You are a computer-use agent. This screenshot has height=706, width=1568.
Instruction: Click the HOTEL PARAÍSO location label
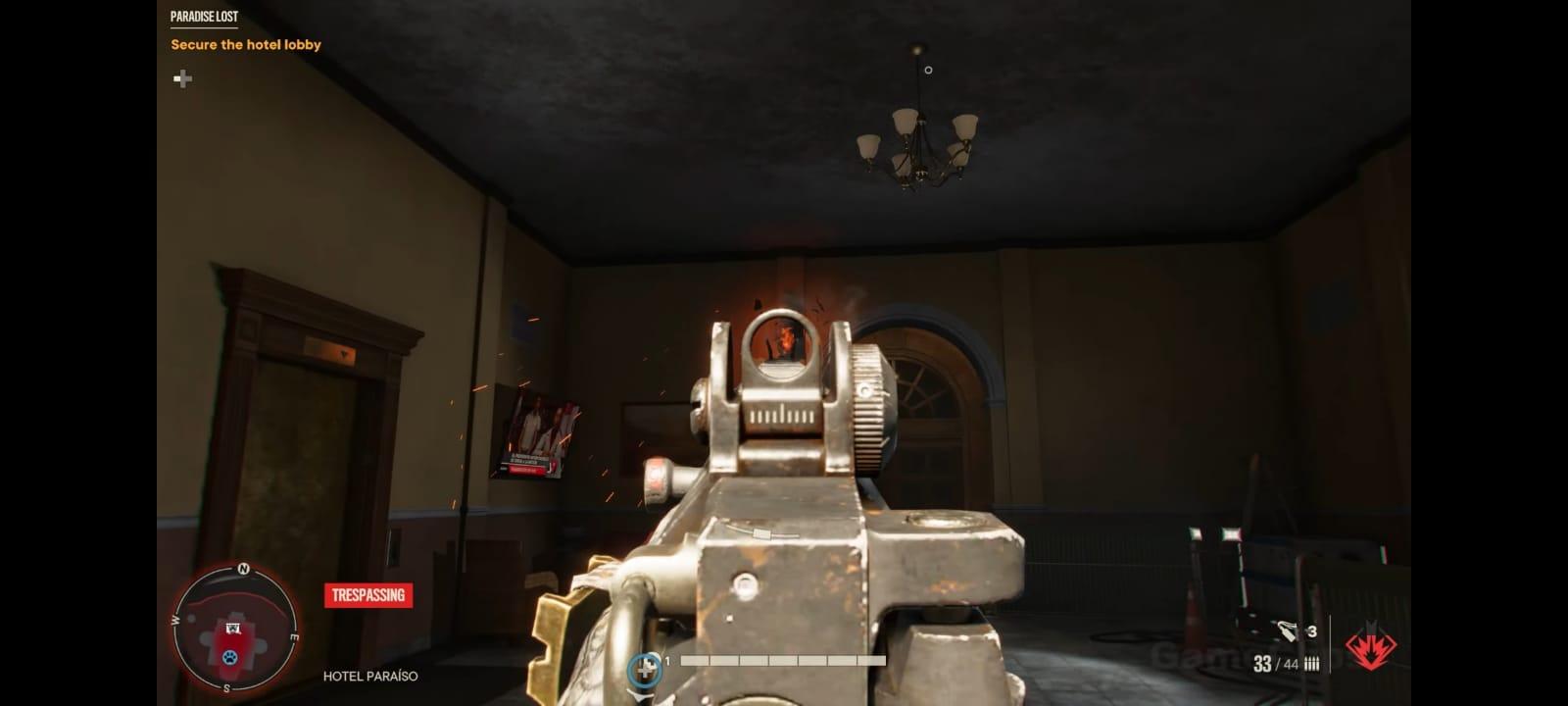point(369,676)
